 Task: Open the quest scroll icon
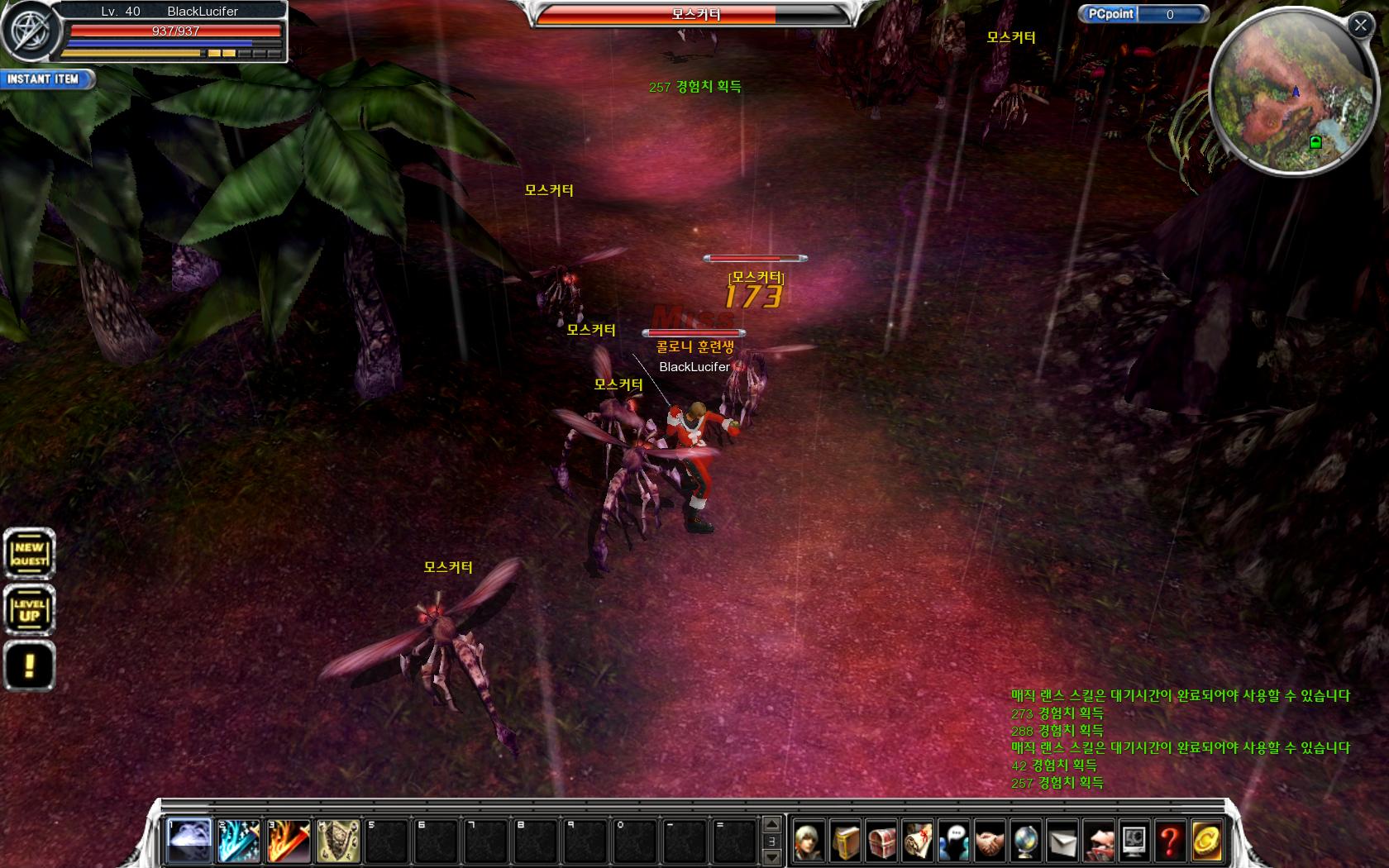[x=918, y=842]
